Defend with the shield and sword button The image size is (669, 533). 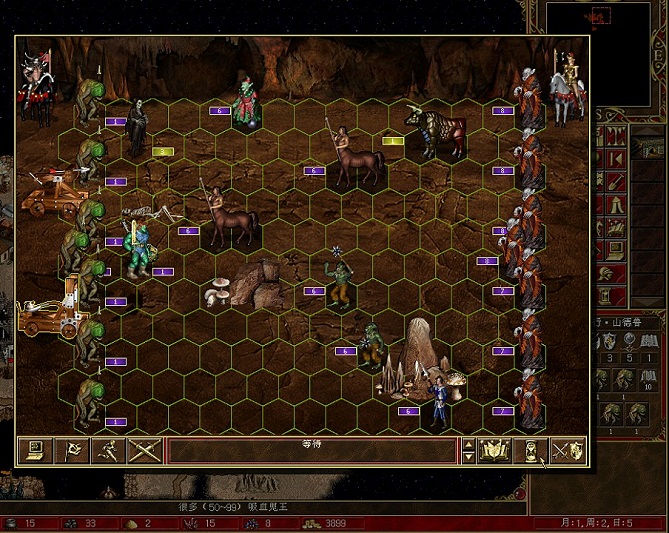[568, 451]
